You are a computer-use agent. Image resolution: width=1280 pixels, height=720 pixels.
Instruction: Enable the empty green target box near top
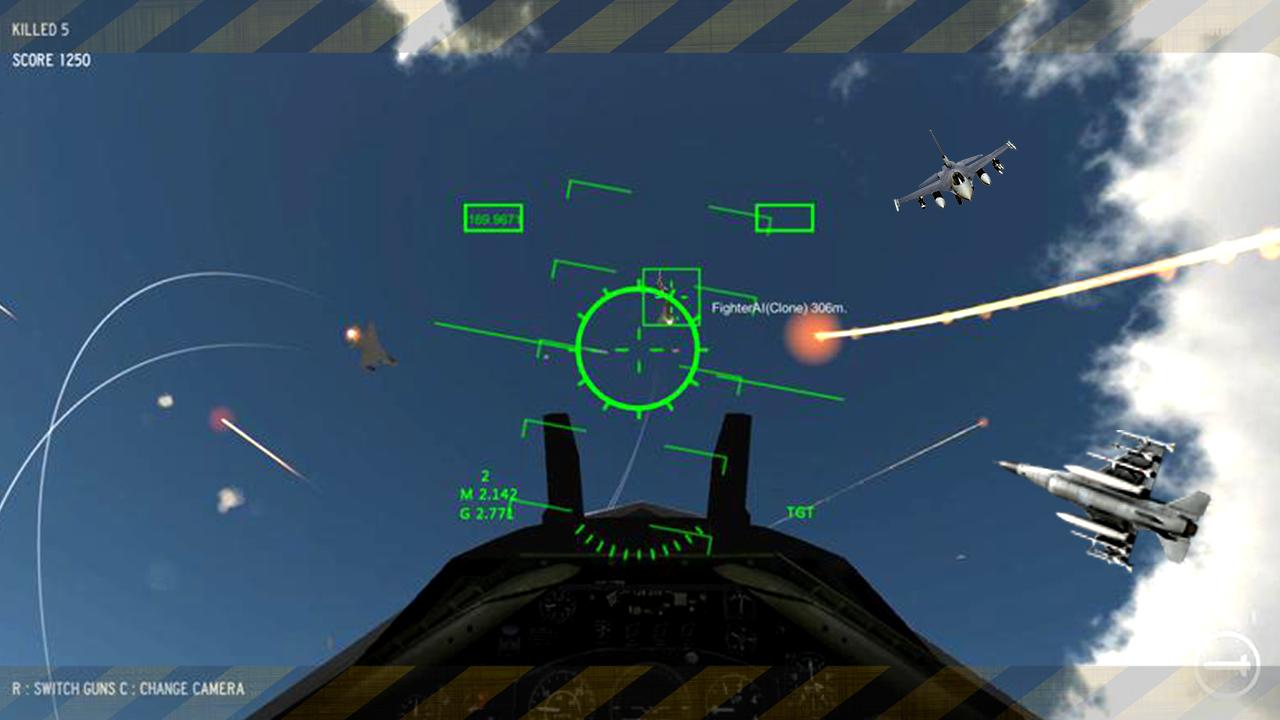[x=785, y=217]
